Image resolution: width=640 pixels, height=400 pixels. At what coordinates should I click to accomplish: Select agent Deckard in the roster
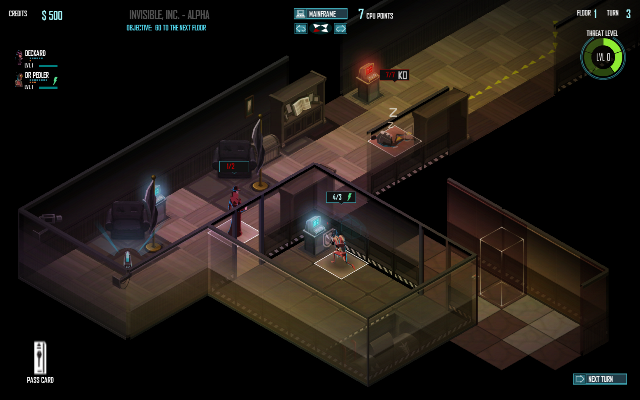(34, 54)
